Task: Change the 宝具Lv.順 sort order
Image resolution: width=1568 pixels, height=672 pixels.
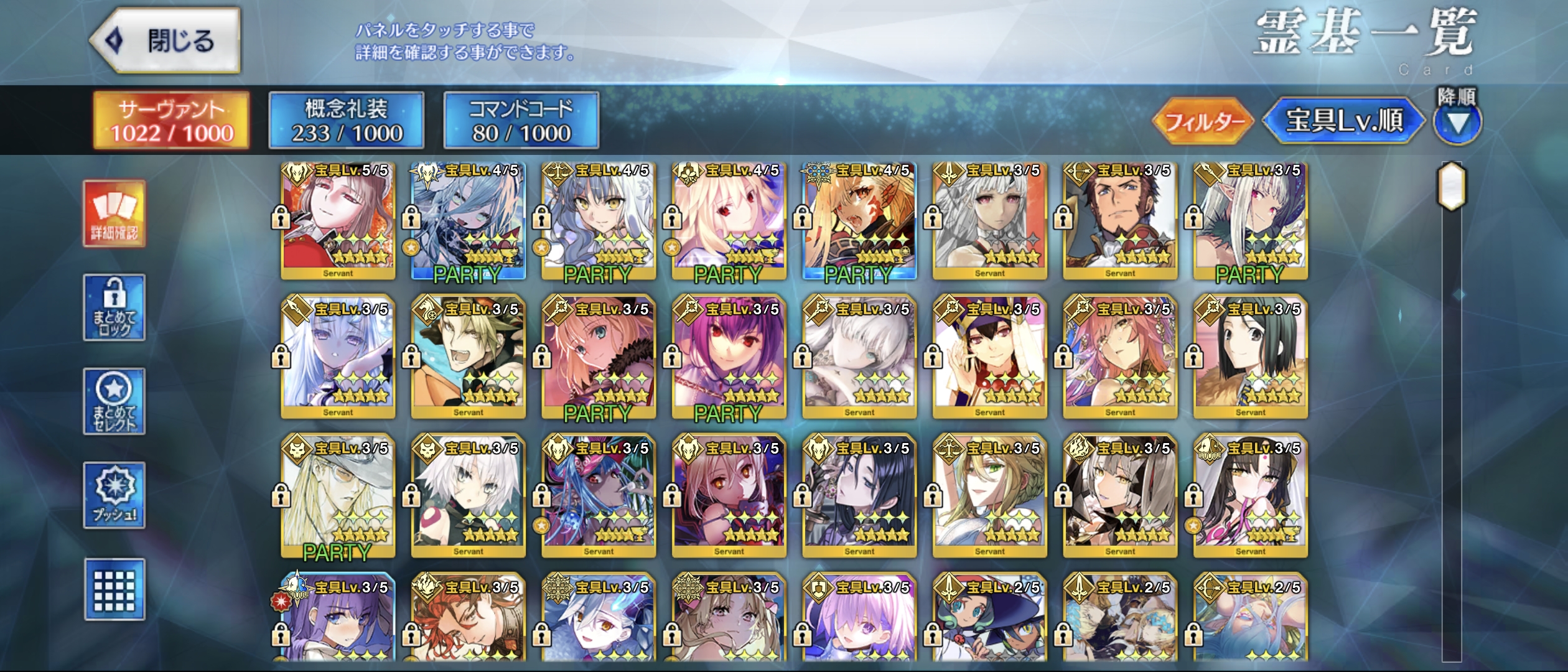Action: point(1344,121)
